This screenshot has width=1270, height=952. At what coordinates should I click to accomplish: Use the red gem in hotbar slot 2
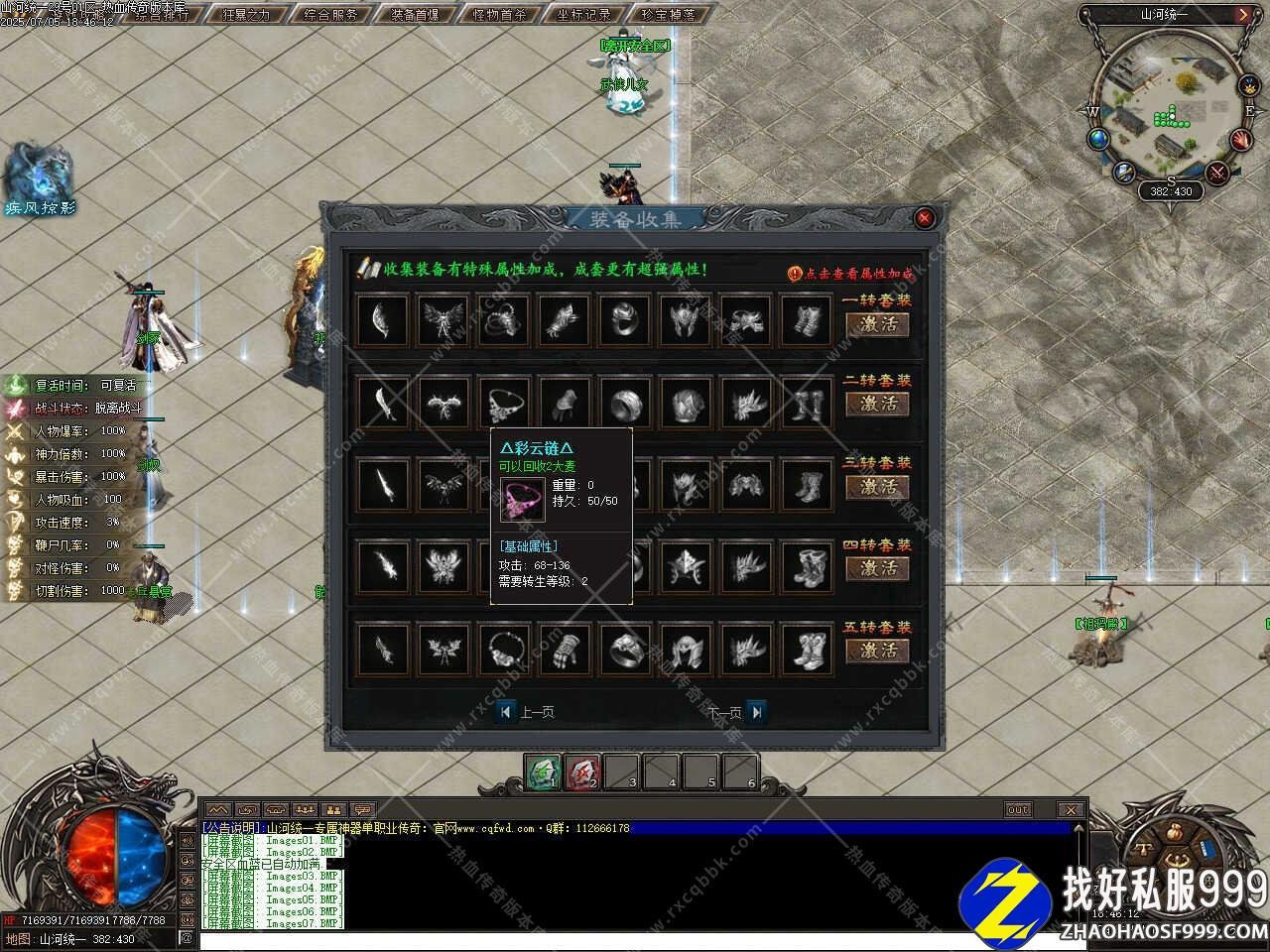[x=582, y=772]
